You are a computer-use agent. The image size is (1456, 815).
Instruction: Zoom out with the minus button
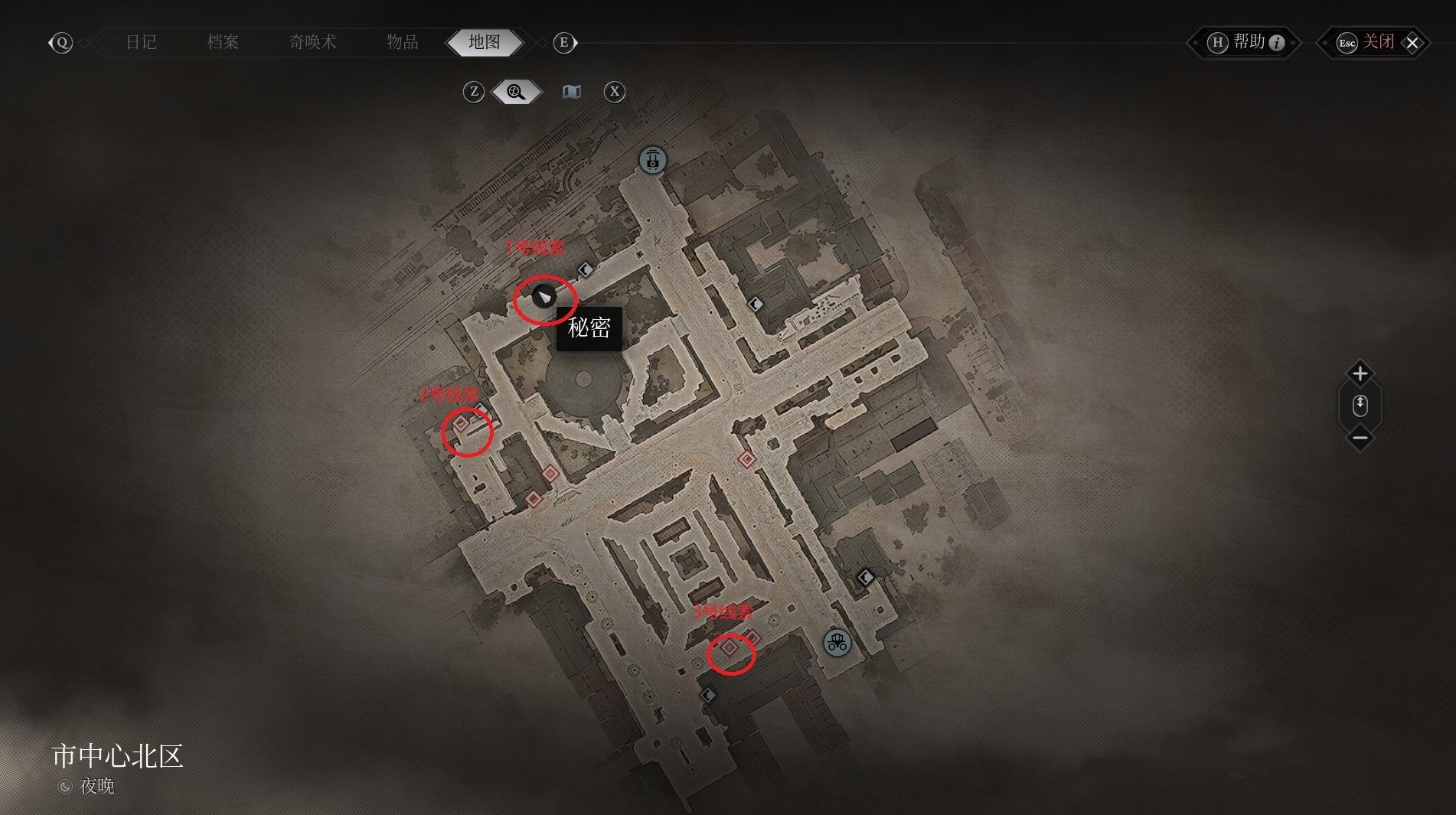(1360, 438)
